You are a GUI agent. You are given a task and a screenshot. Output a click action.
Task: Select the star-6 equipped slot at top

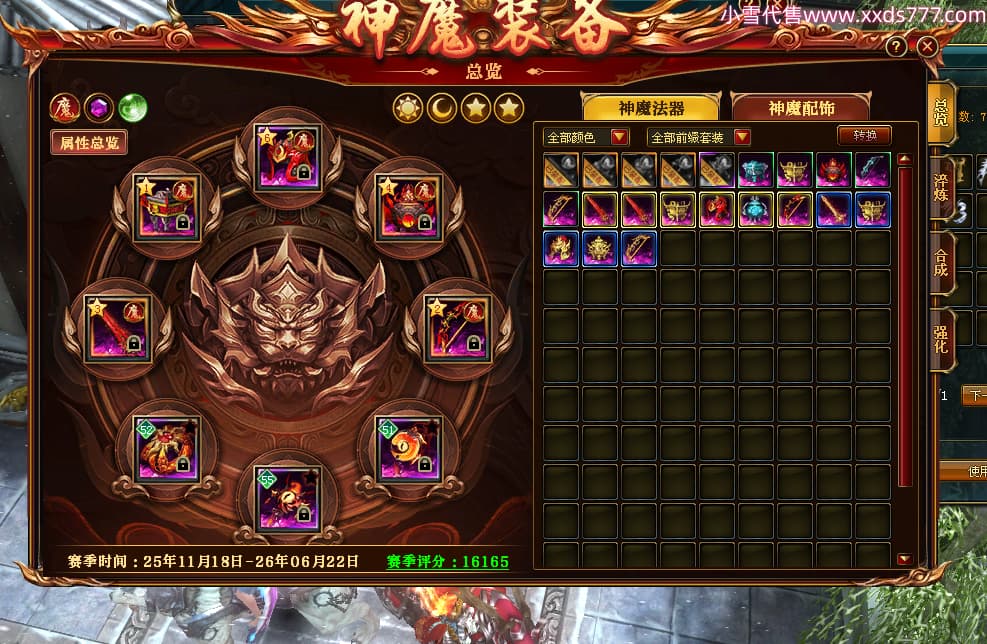click(x=288, y=159)
